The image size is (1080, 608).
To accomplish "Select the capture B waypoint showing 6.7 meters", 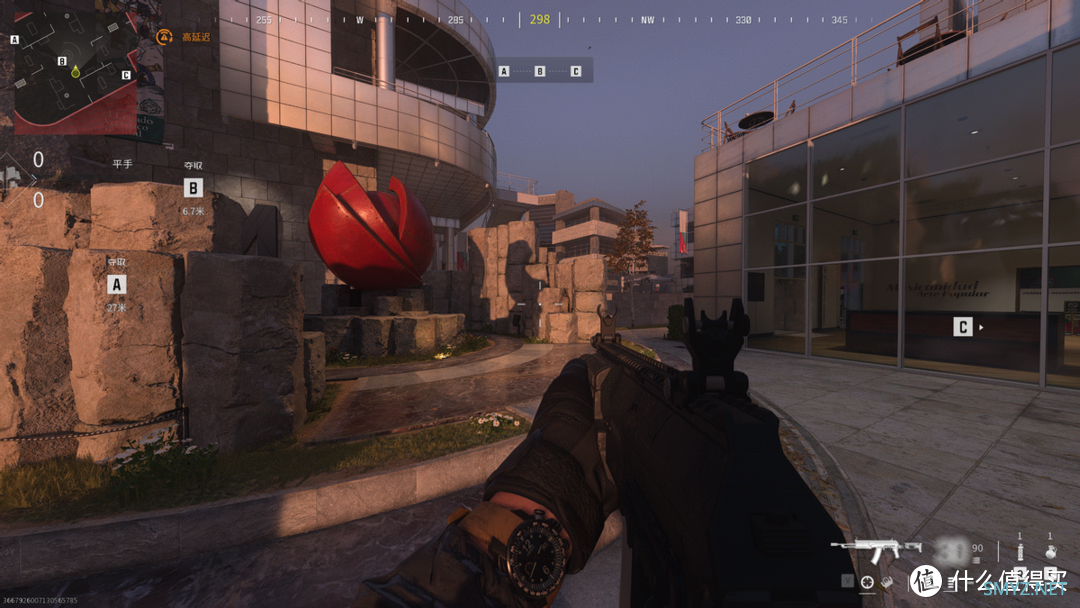I will click(193, 187).
